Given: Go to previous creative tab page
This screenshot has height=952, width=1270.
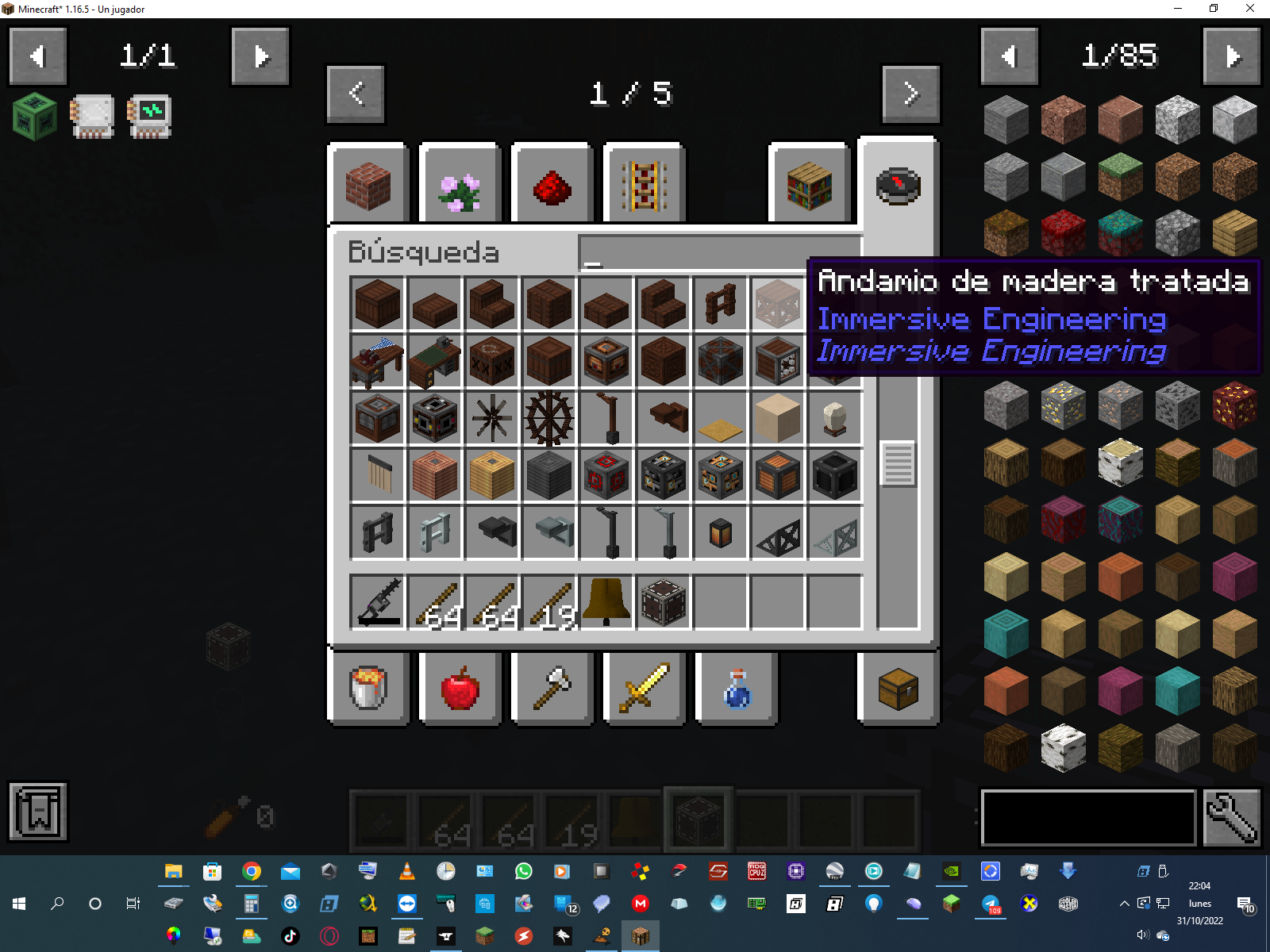Looking at the screenshot, I should point(356,94).
